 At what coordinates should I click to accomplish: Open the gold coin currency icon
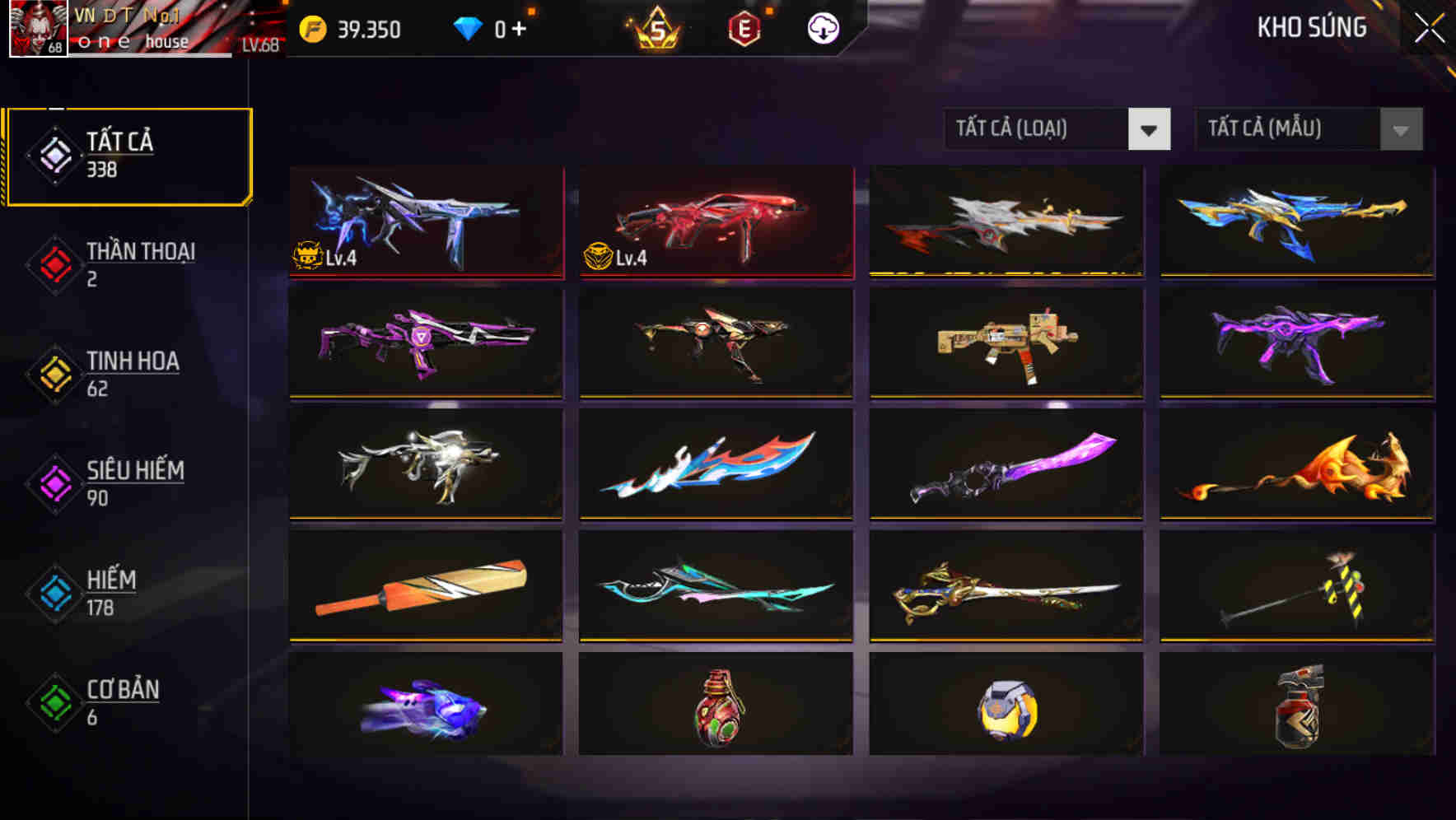311,27
